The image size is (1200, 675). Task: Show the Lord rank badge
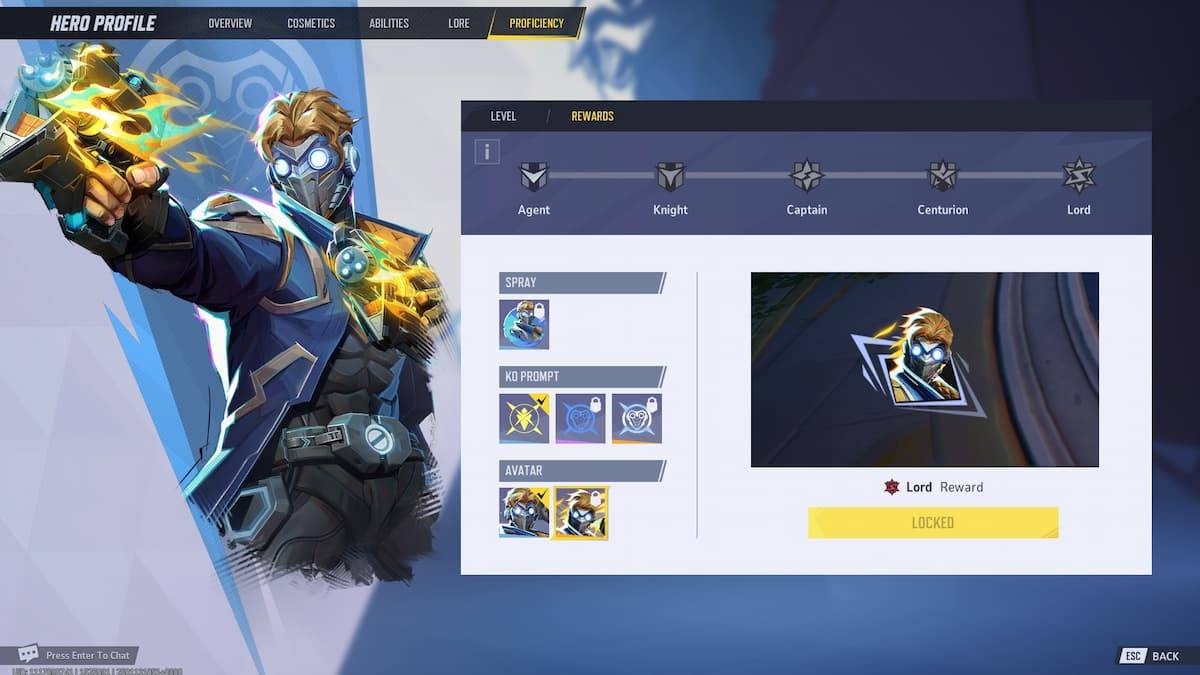pyautogui.click(x=1079, y=177)
